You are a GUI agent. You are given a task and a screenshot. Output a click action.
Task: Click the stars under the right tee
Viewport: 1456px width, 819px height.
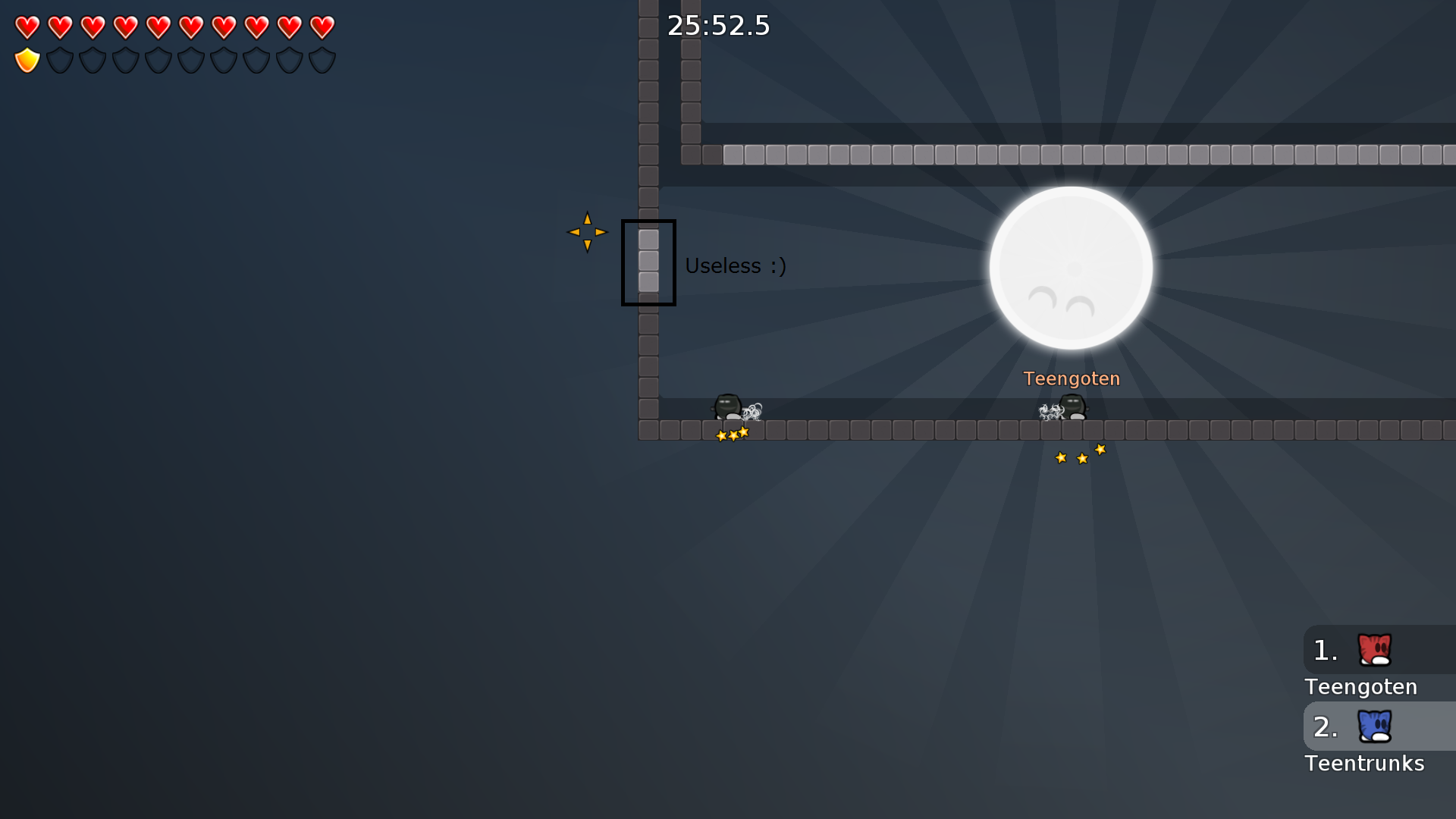1080,455
